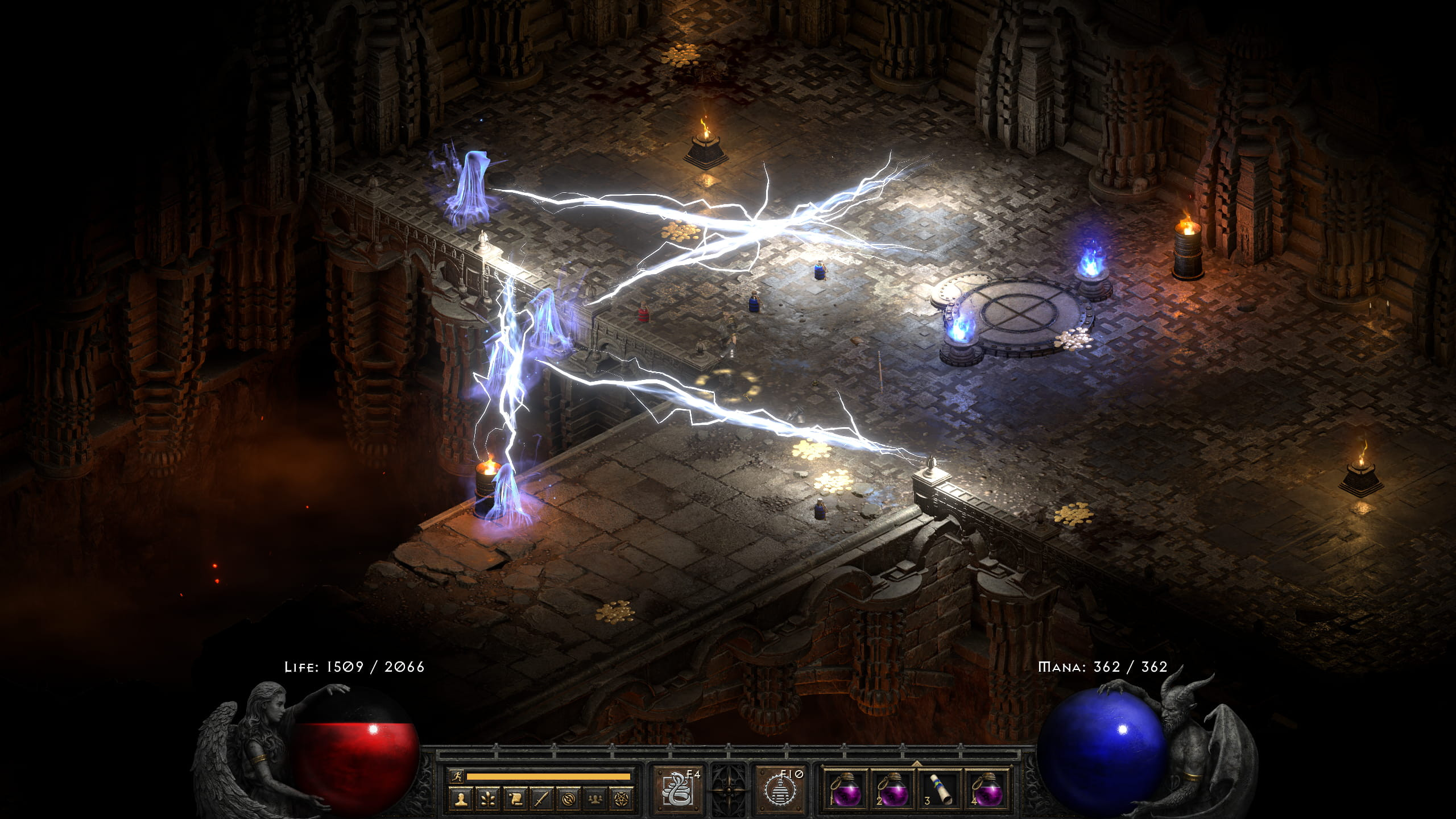Viewport: 1456px width, 819px height.
Task: Open the Automap from the mini panel
Action: click(x=569, y=799)
